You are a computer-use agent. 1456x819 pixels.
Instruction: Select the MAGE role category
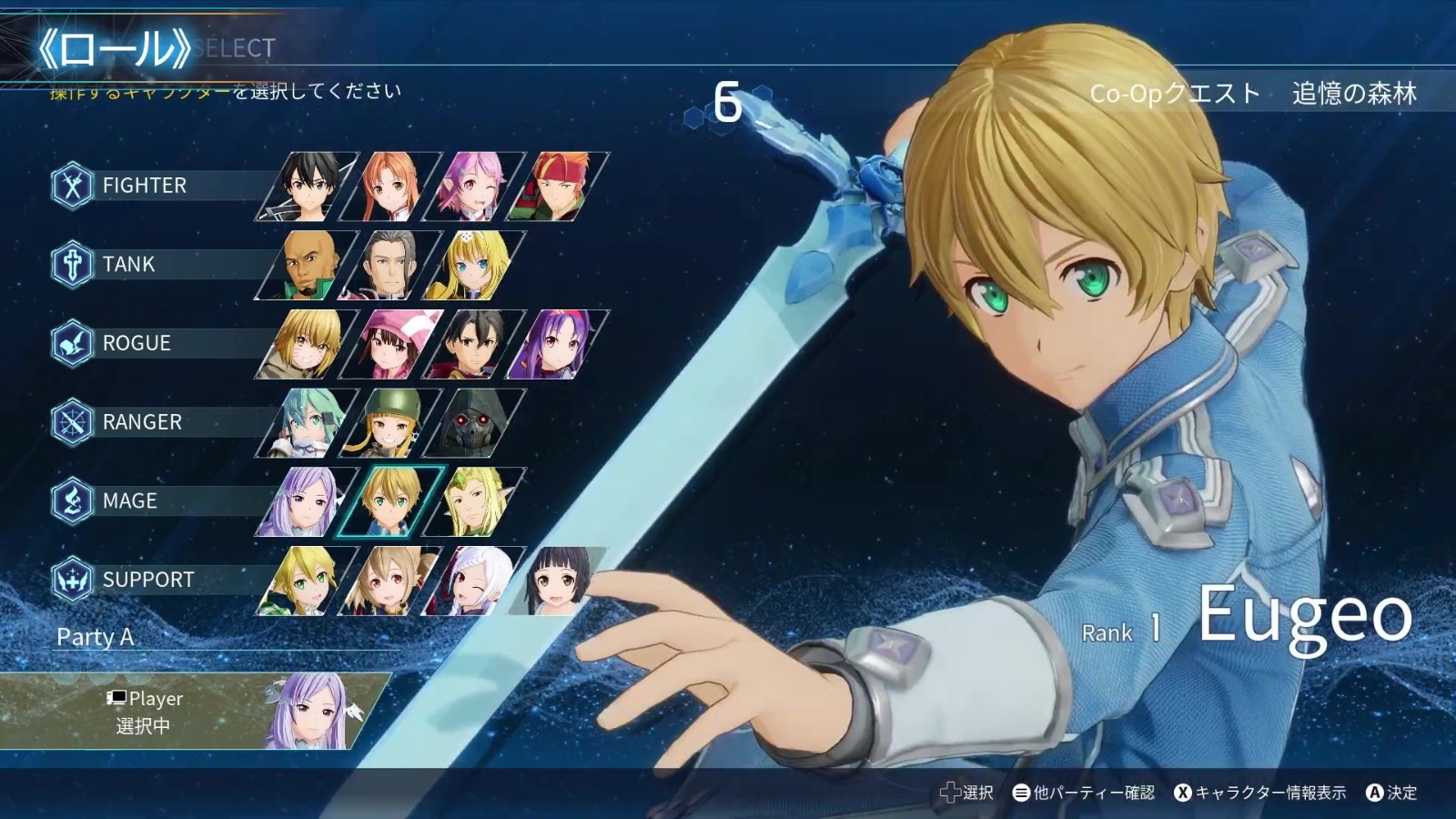[129, 501]
